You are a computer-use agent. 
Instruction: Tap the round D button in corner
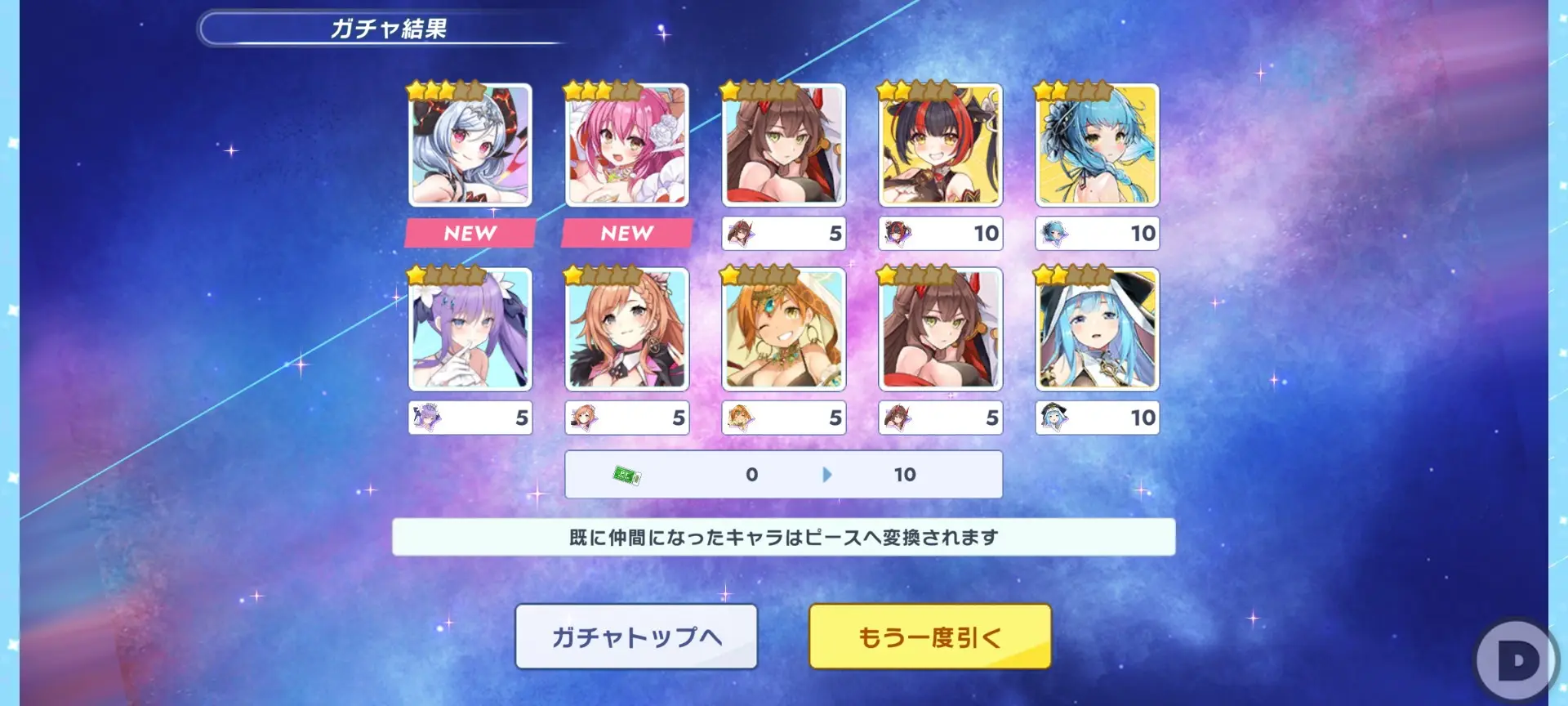point(1517,660)
